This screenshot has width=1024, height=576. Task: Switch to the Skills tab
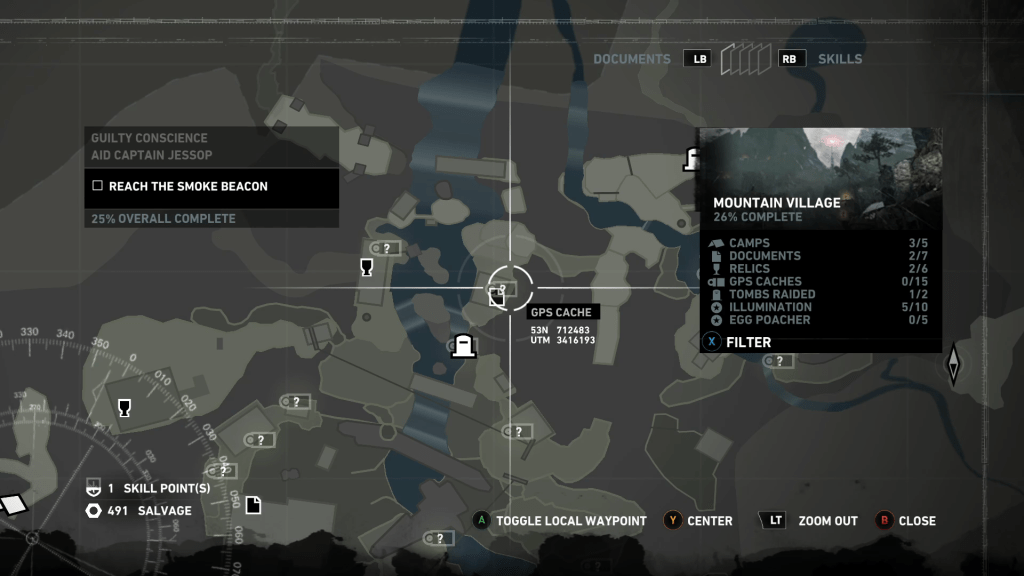tap(839, 59)
